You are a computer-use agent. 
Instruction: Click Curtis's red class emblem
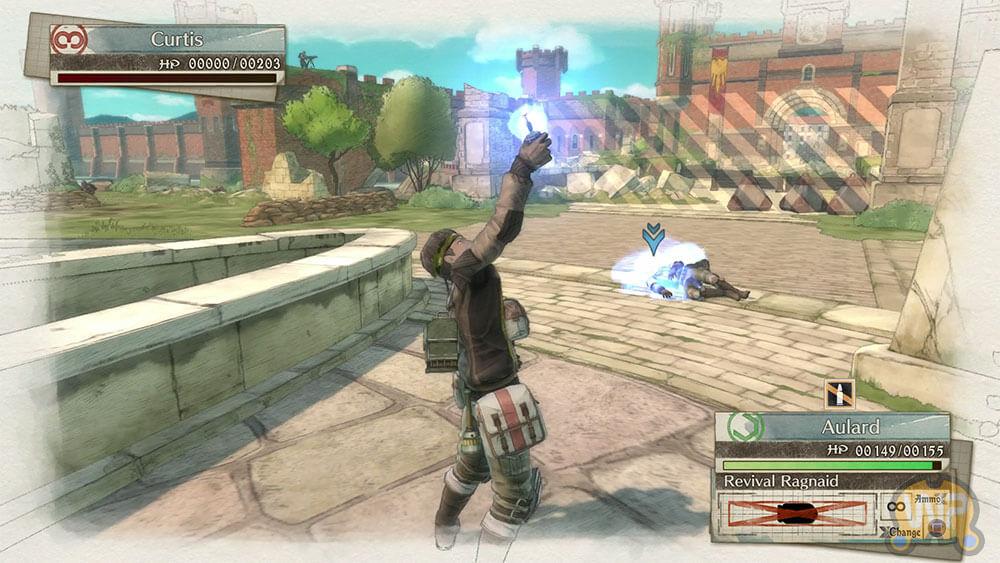pos(70,40)
